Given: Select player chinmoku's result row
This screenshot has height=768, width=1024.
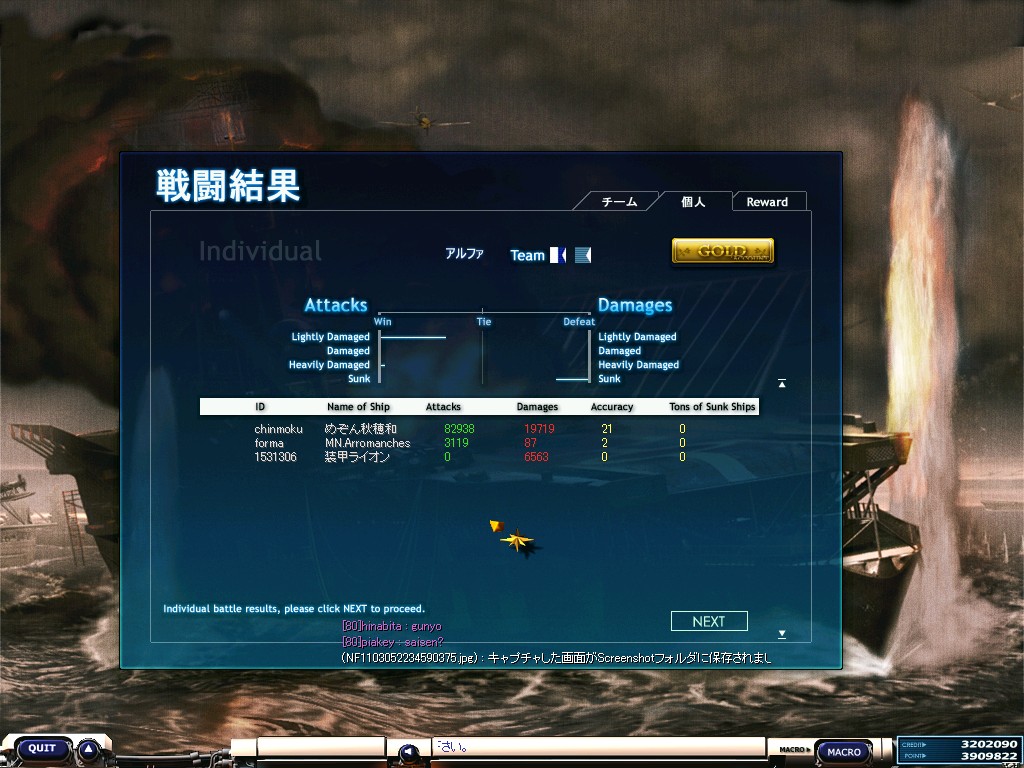Looking at the screenshot, I should click(470, 429).
